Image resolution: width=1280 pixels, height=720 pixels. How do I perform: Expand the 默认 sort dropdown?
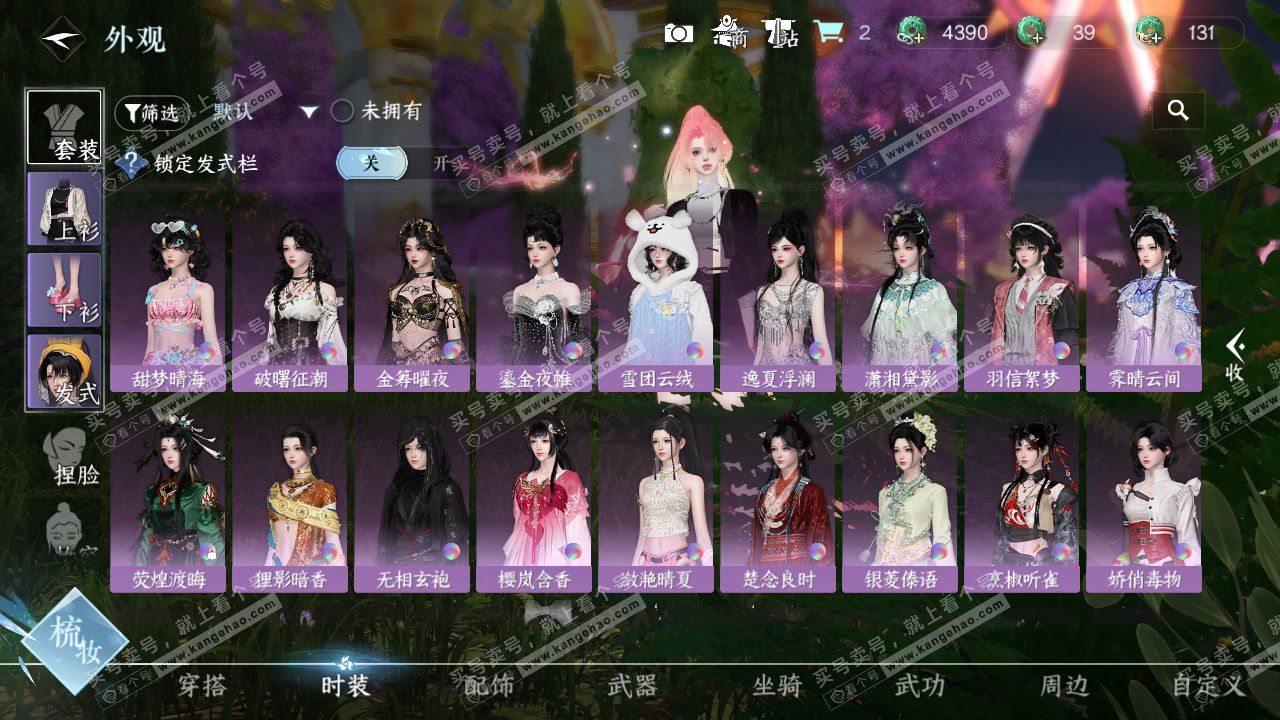(x=309, y=112)
